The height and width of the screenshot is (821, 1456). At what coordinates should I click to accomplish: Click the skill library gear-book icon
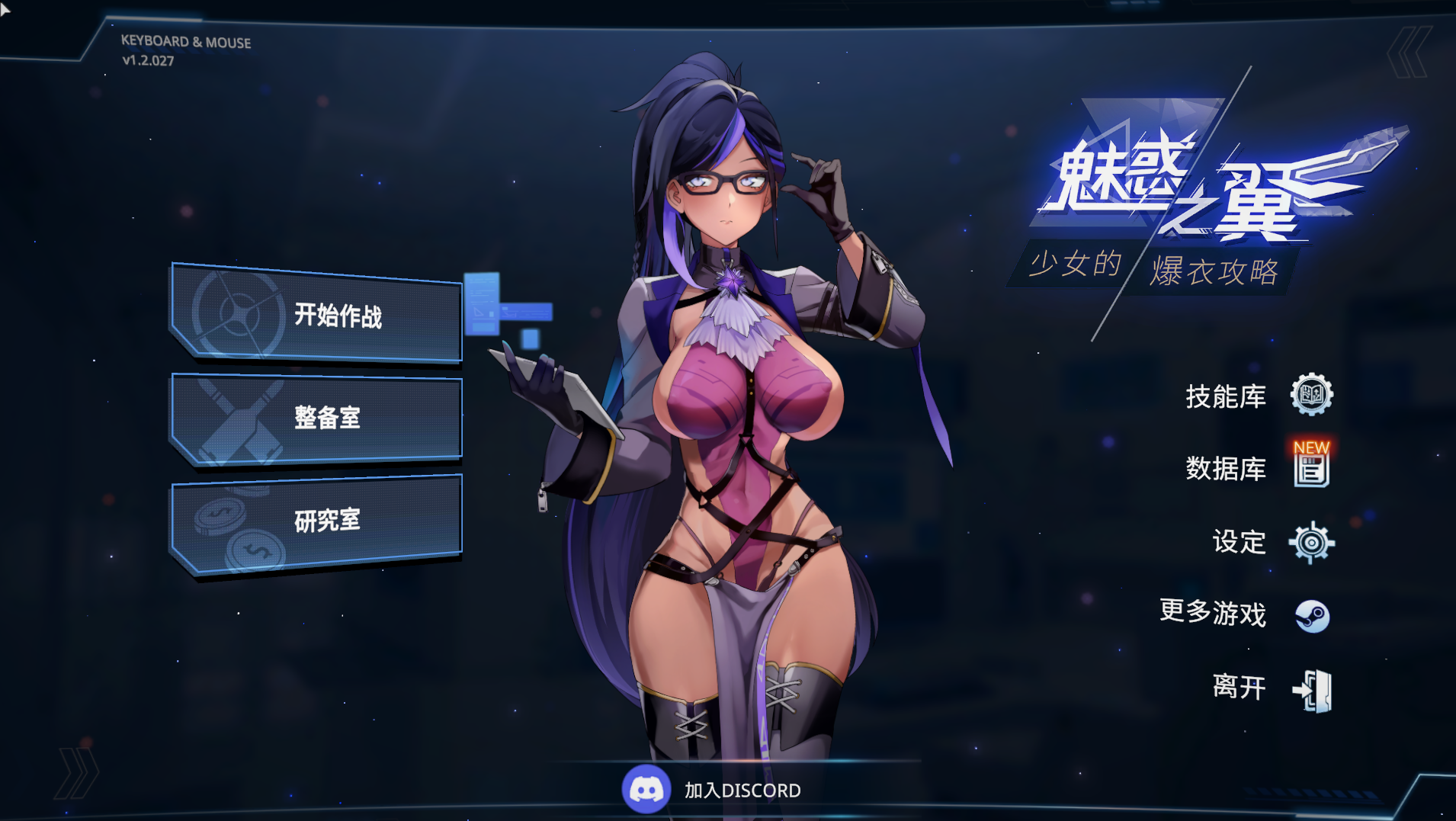(x=1311, y=395)
